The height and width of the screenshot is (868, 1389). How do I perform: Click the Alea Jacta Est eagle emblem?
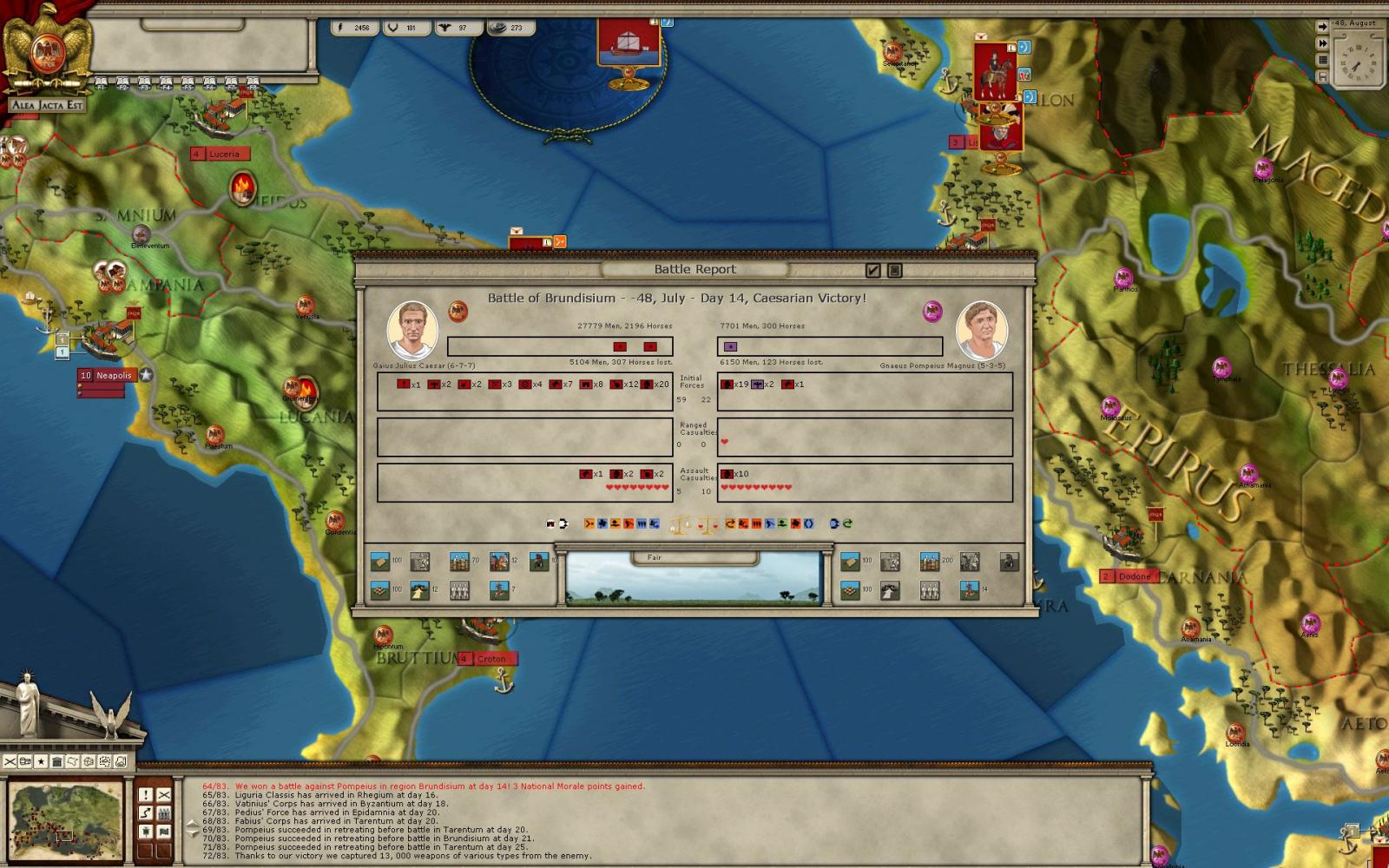(x=45, y=54)
